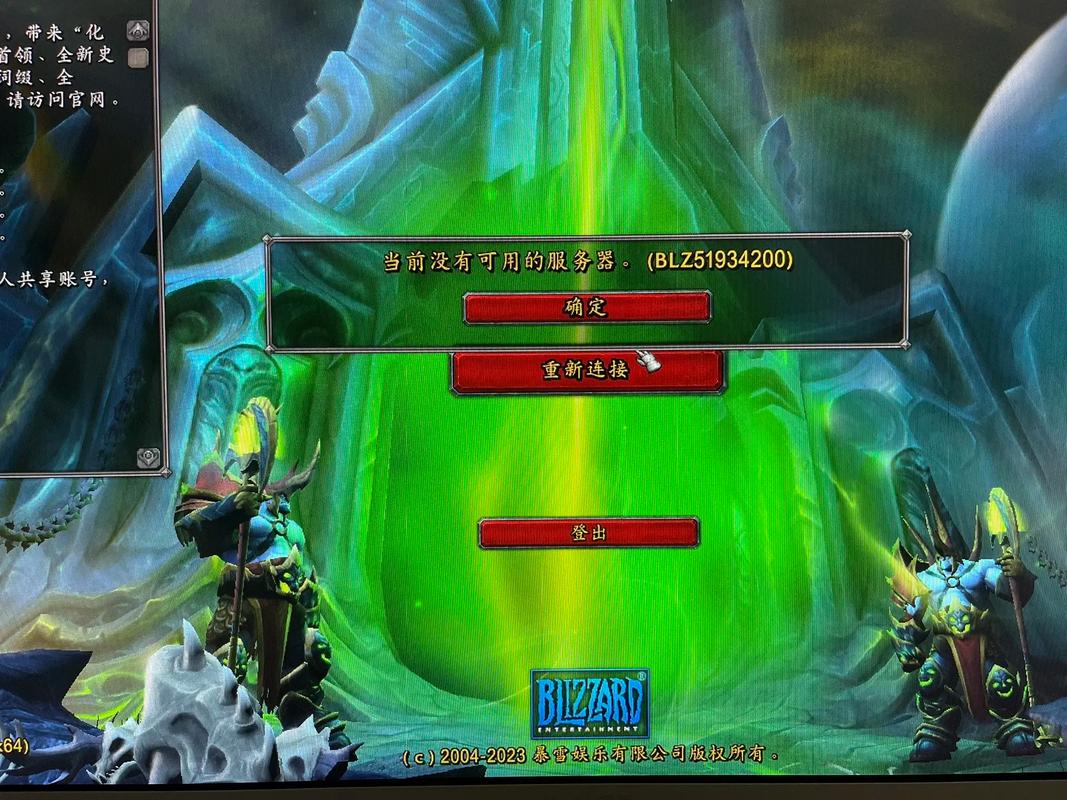Click the news panel's scroll-down arrow
Image resolution: width=1067 pixels, height=800 pixels.
148,457
